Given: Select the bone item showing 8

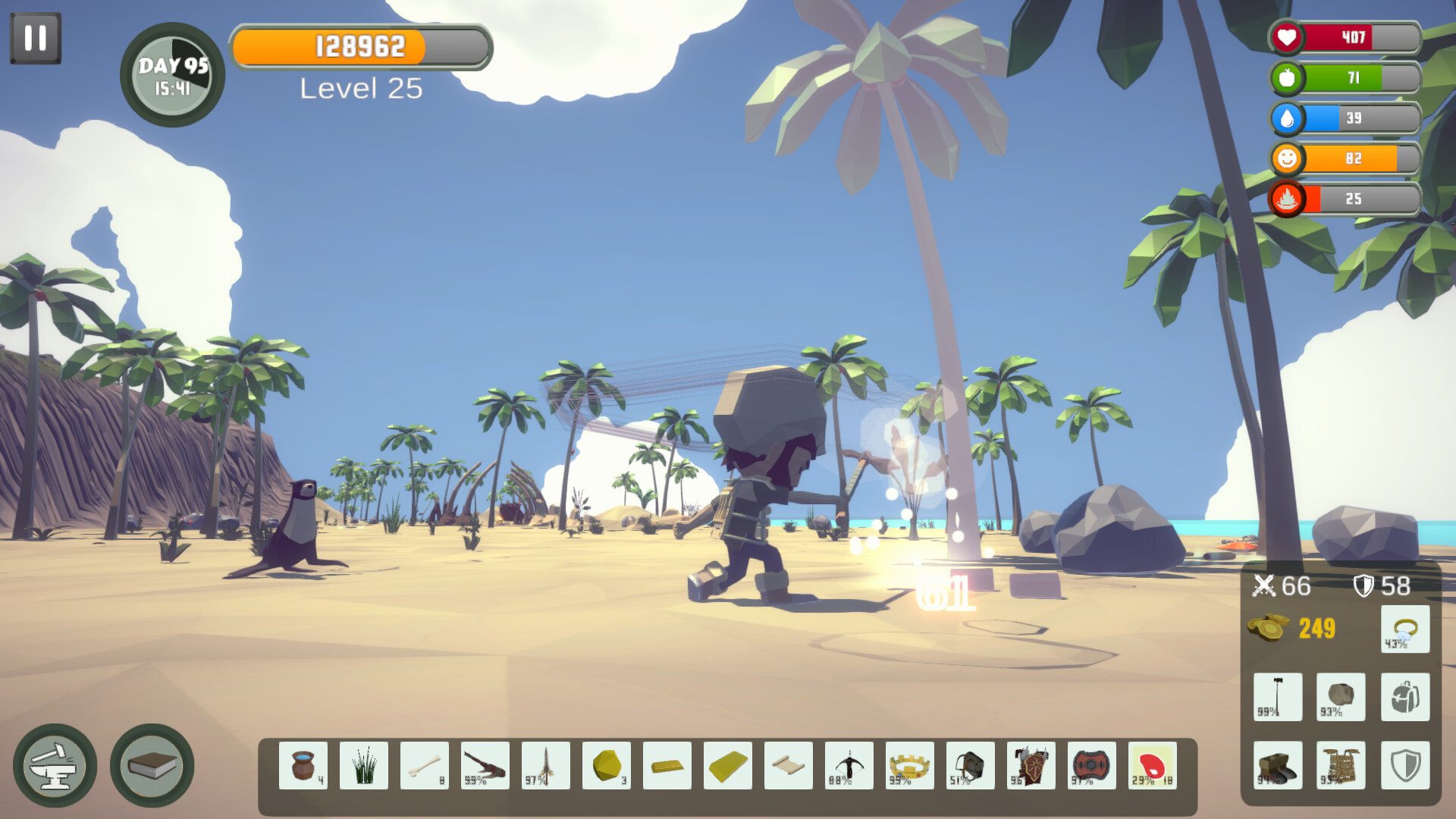Looking at the screenshot, I should click(425, 767).
